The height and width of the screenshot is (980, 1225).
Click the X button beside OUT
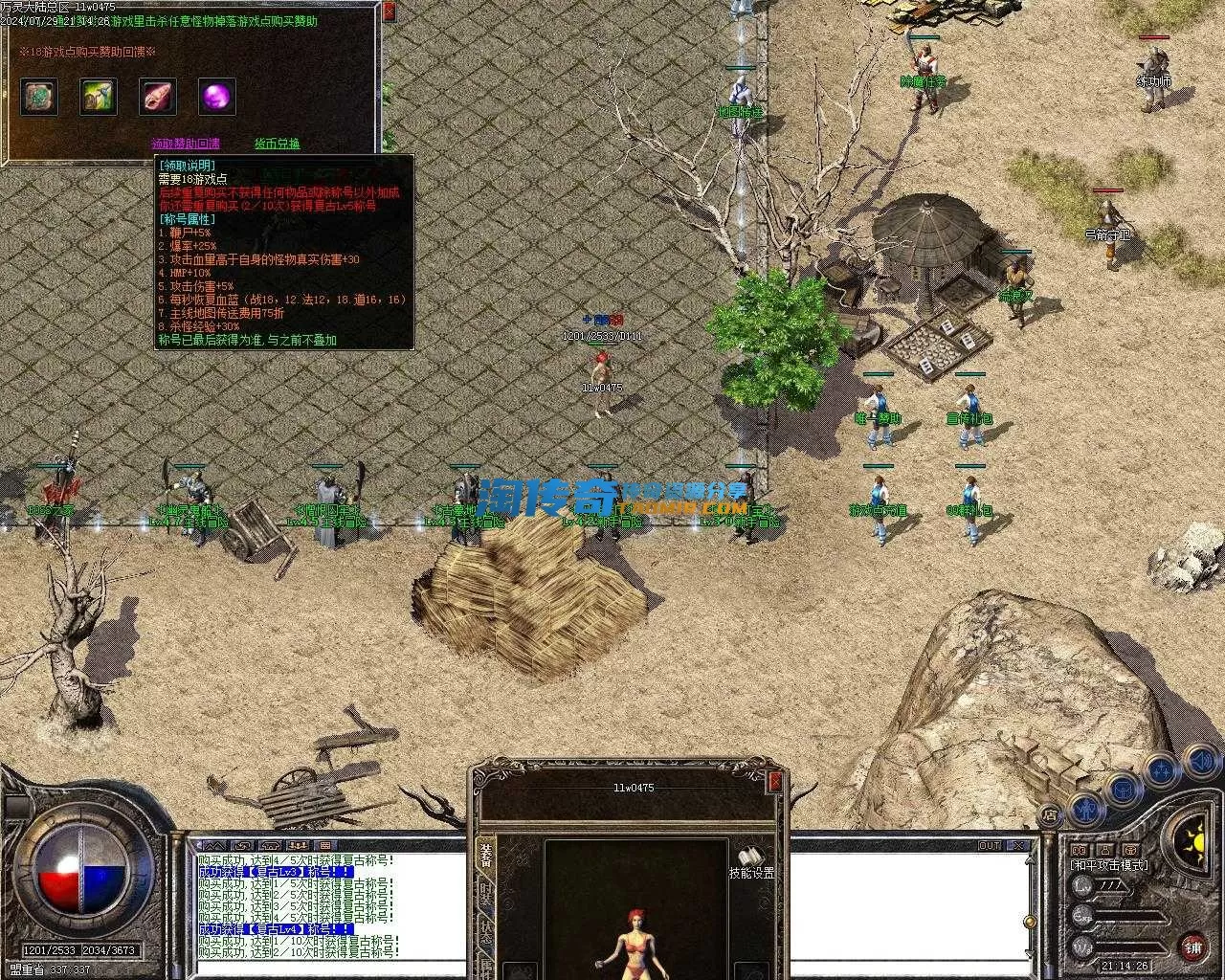point(1016,846)
